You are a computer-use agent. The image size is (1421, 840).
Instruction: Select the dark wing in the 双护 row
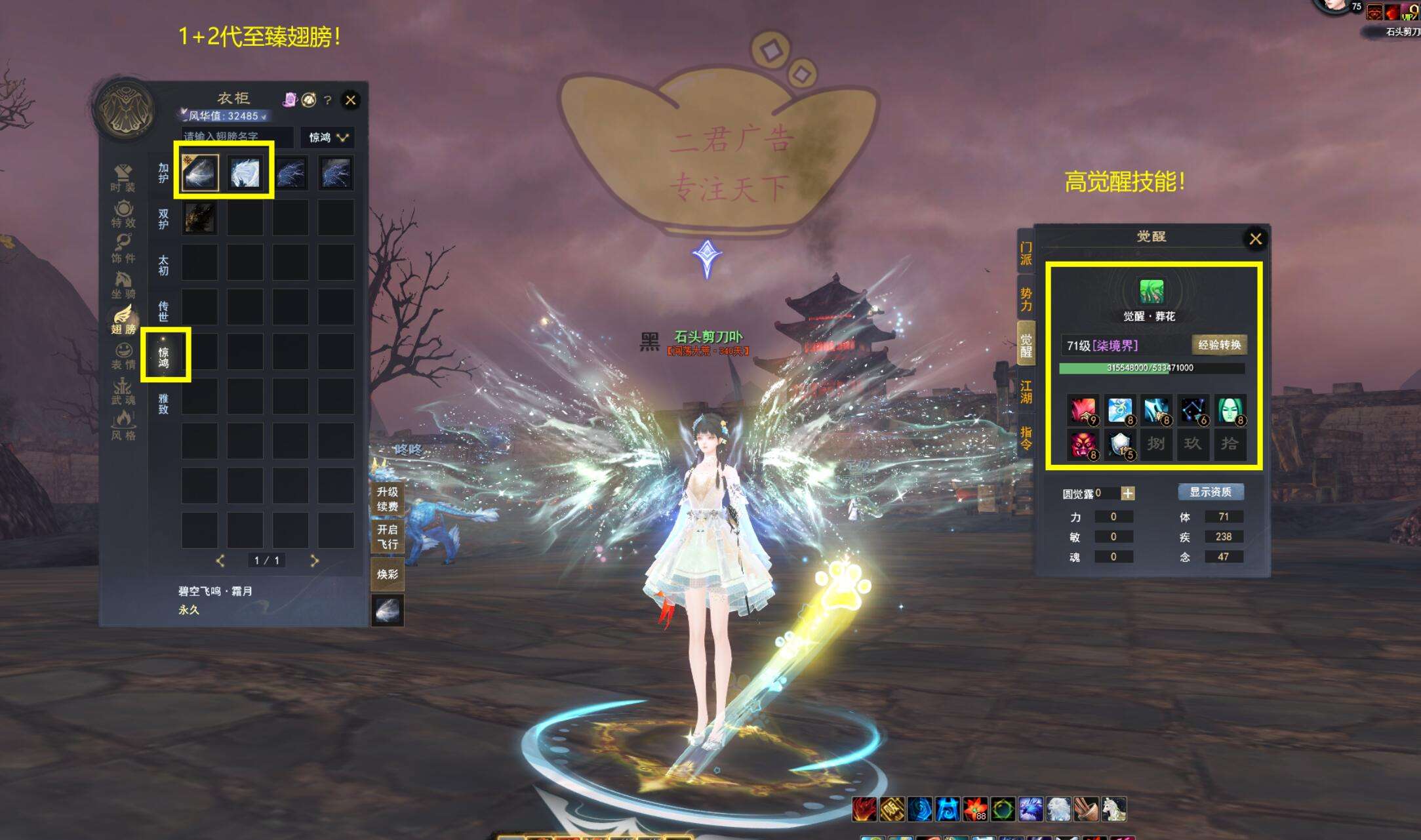[x=199, y=218]
